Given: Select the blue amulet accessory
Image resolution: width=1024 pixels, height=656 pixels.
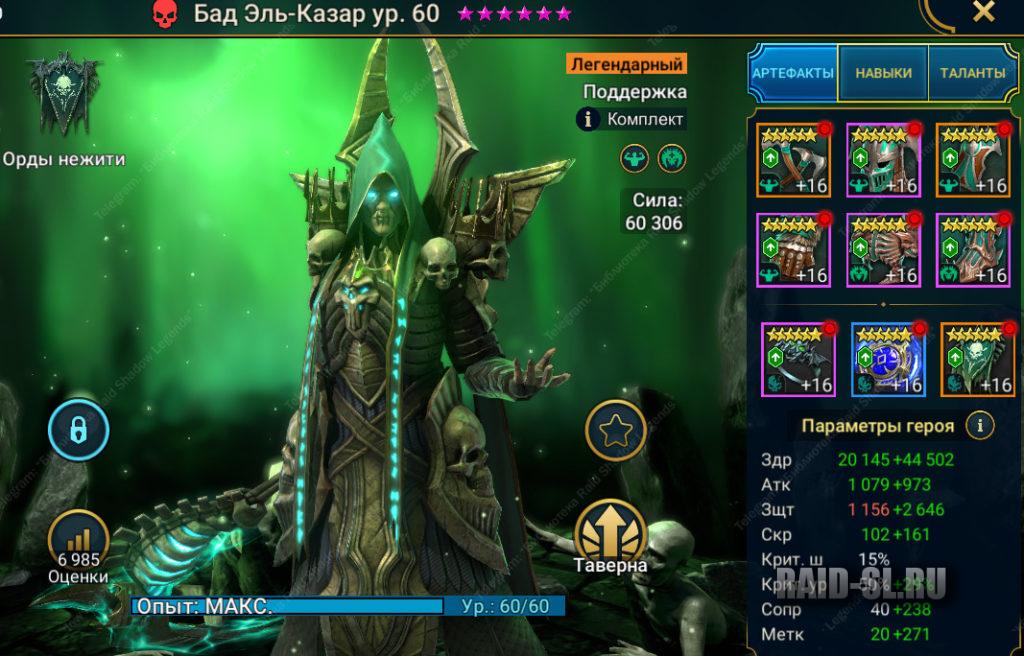Looking at the screenshot, I should (887, 359).
